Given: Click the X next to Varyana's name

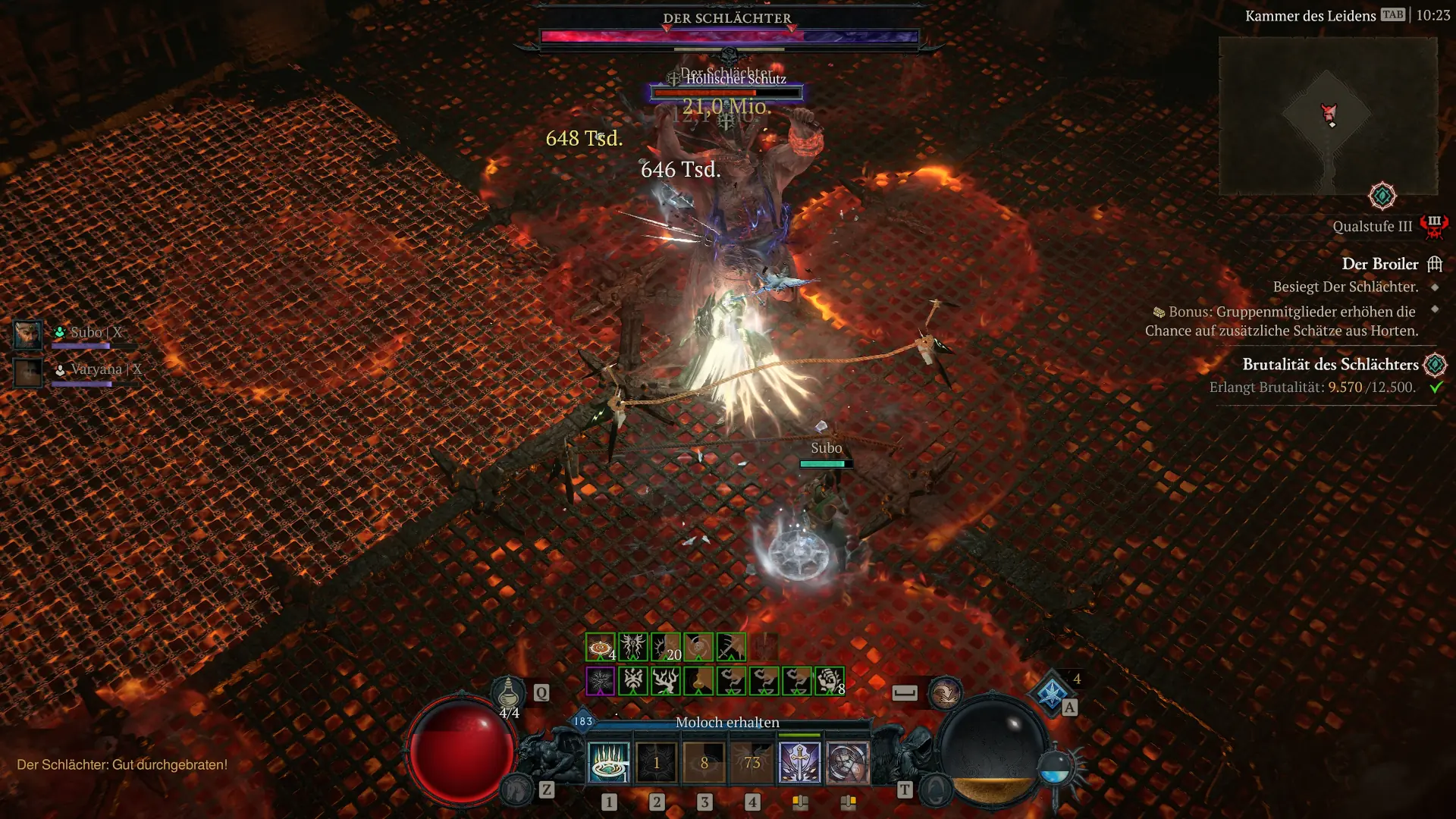Looking at the screenshot, I should (x=135, y=369).
